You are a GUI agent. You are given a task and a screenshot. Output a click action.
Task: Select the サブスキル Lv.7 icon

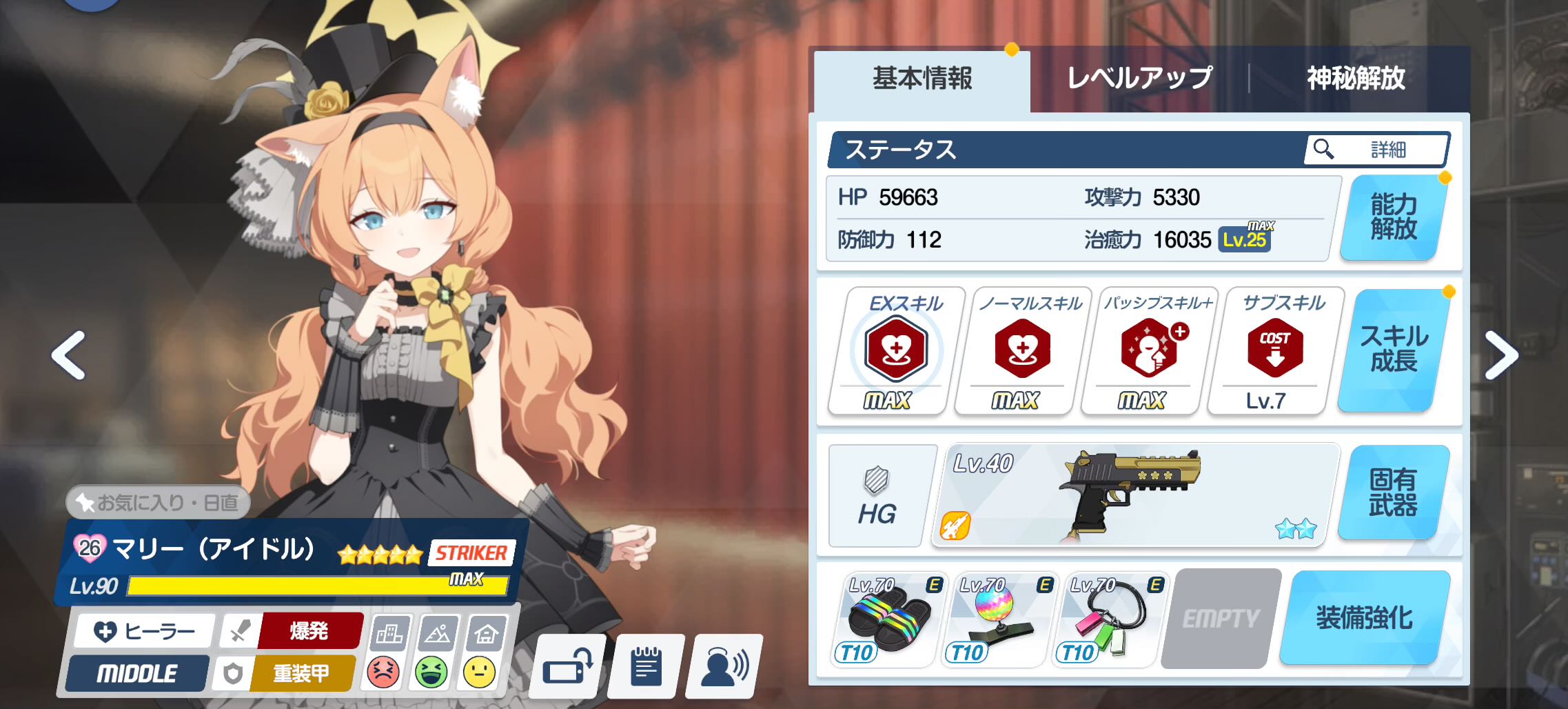coord(1275,350)
